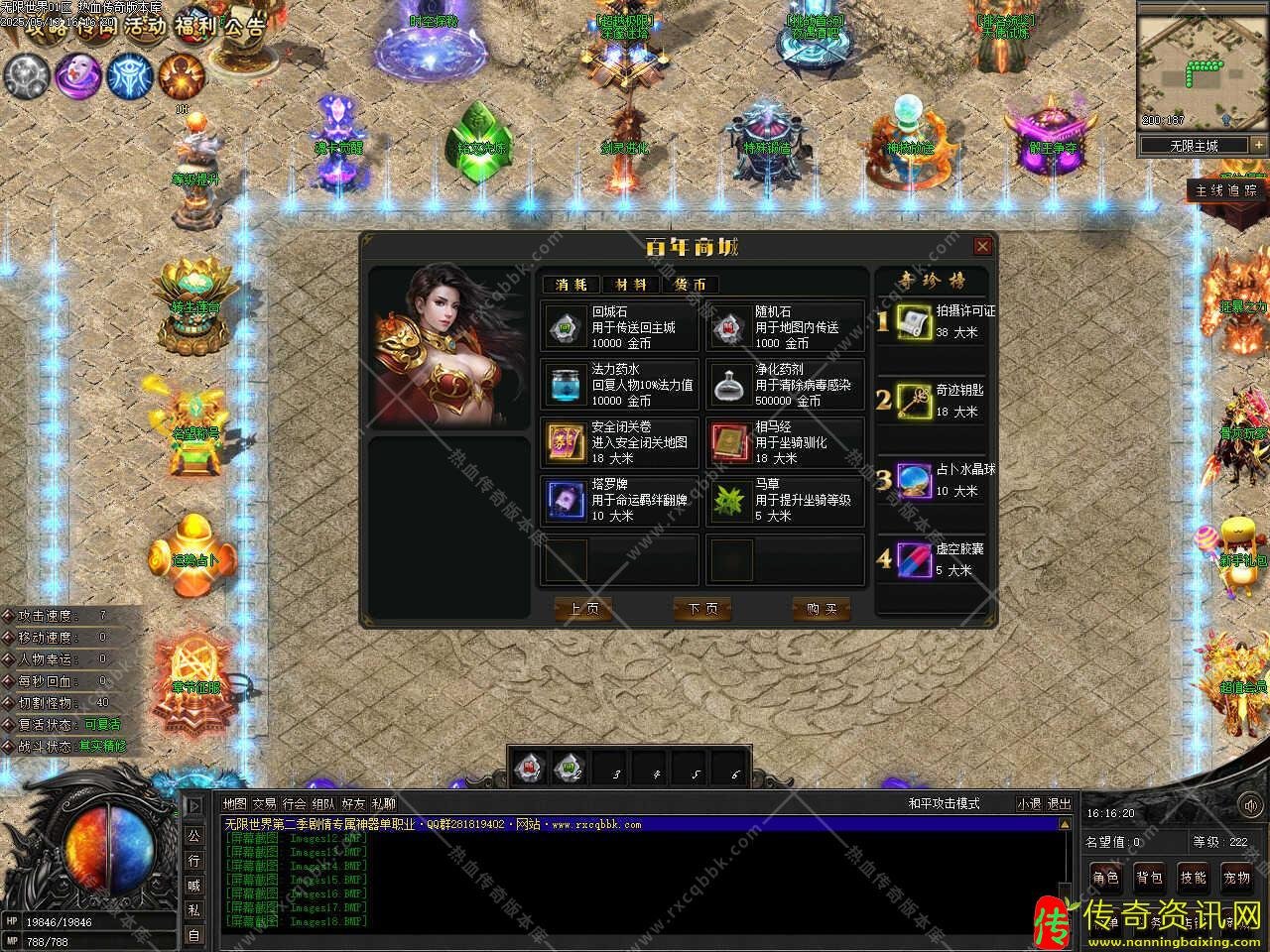Choose the 塔罗牌 shop item
Screen dimensions: 1270x952
[x=620, y=500]
